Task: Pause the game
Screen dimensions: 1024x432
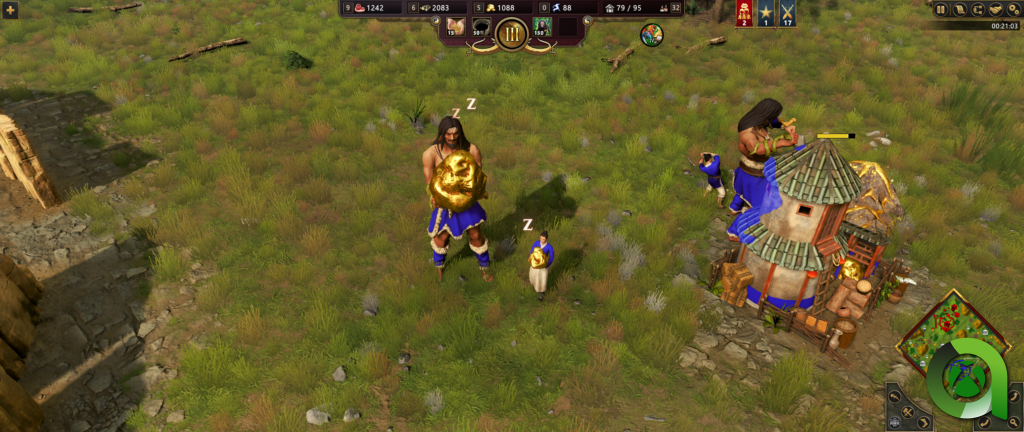Action: [x=941, y=9]
